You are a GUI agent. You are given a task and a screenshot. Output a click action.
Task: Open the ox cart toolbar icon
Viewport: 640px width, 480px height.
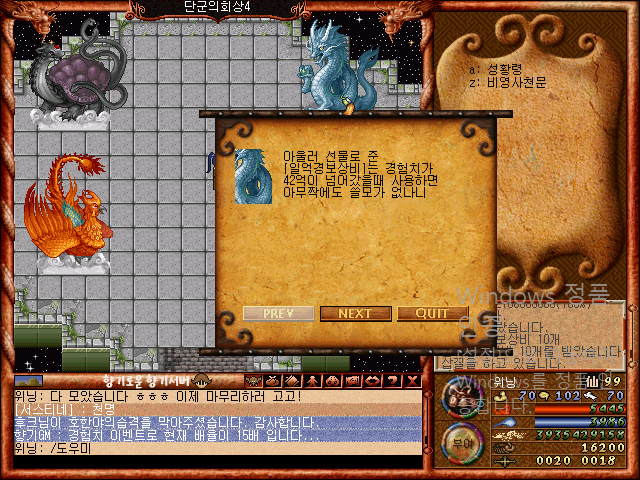[x=353, y=381]
